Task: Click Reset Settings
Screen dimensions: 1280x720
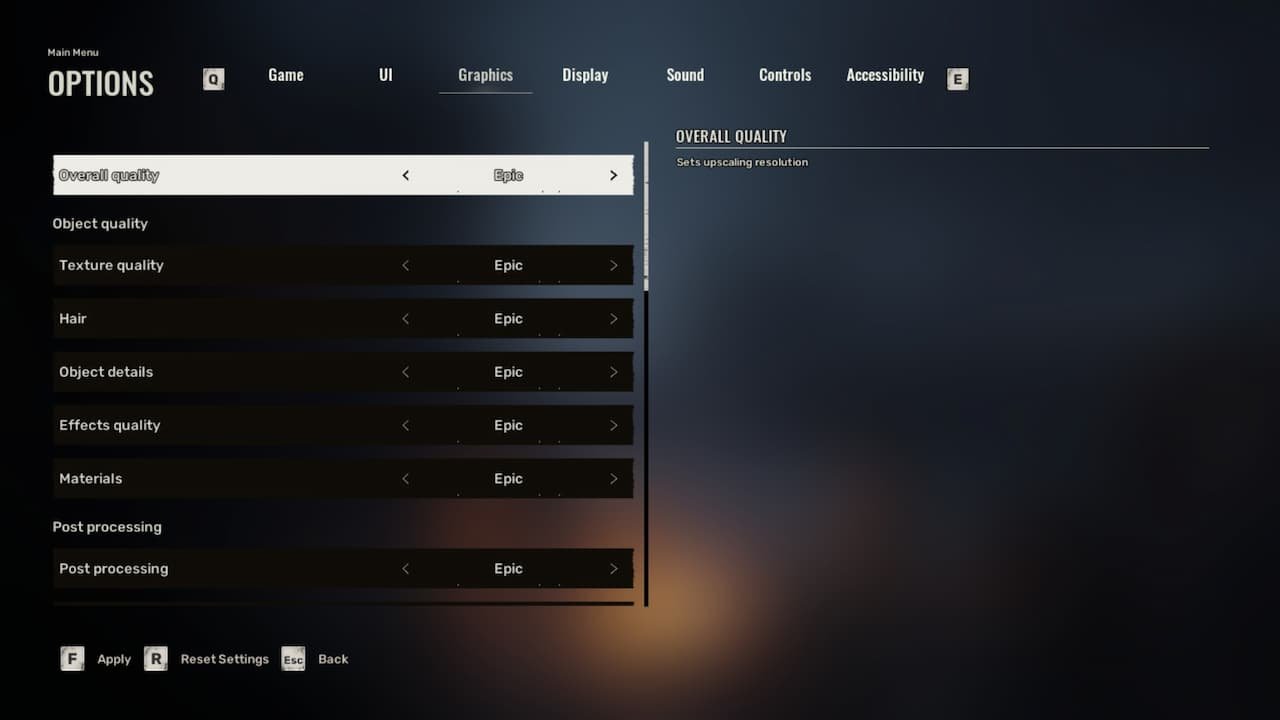Action: coord(224,659)
